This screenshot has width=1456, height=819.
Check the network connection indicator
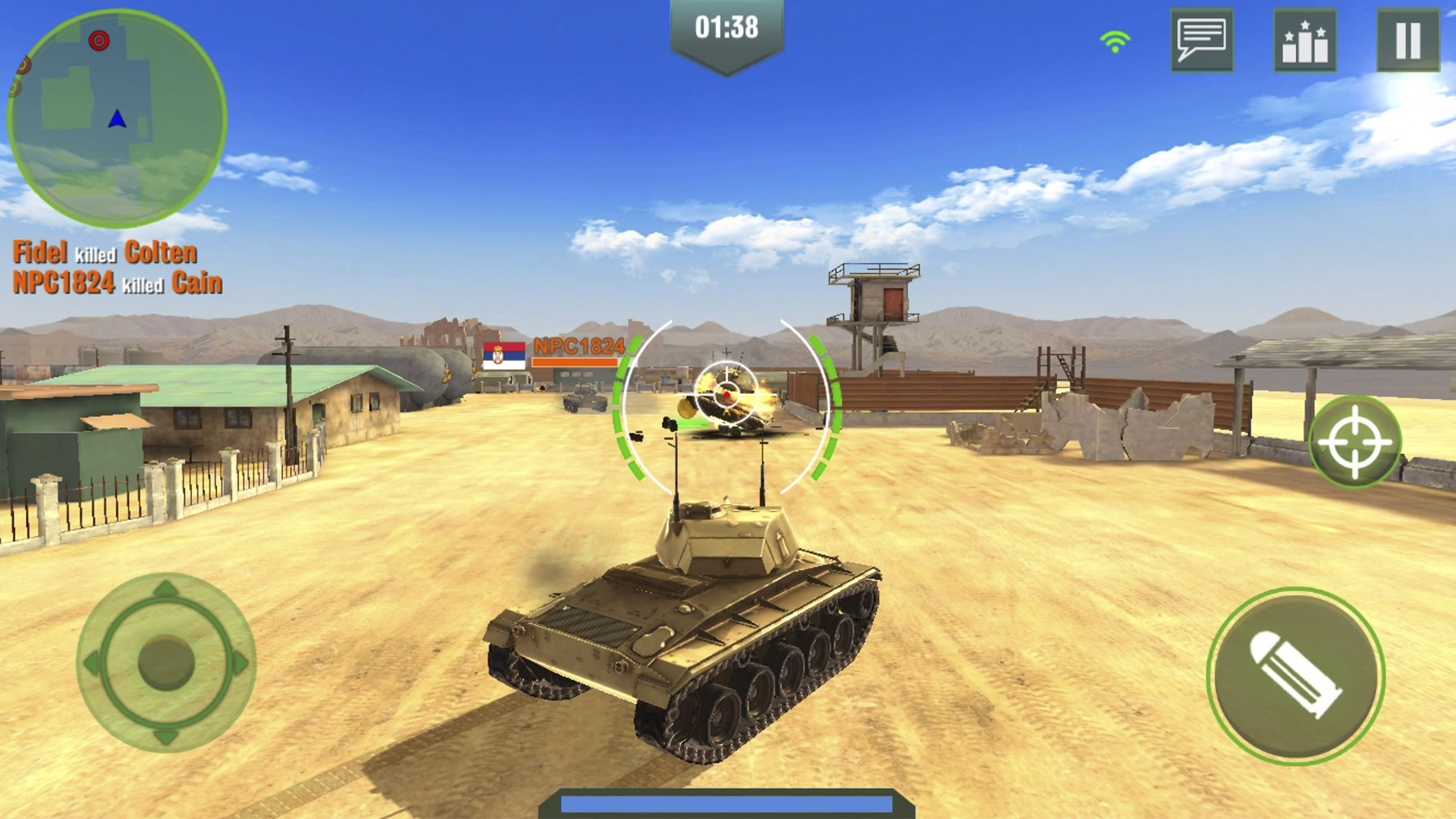(1113, 41)
